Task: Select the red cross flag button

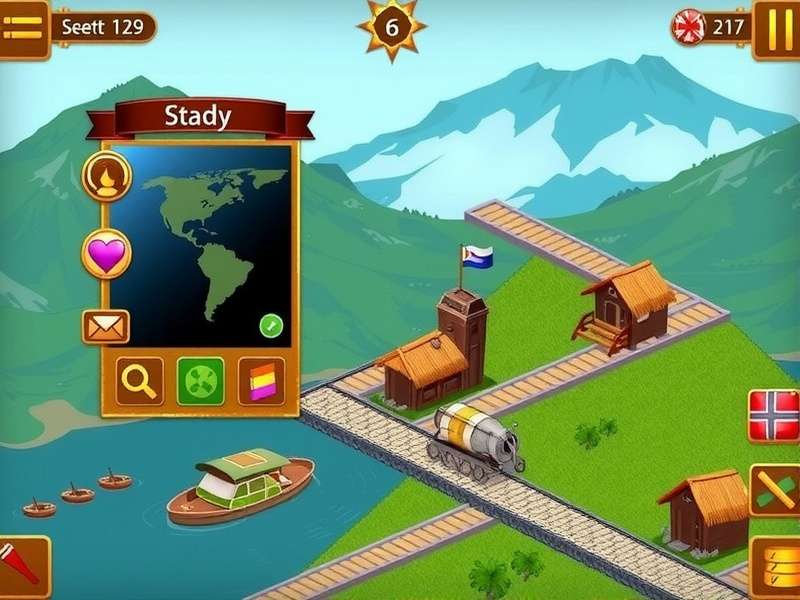Action: 775,416
